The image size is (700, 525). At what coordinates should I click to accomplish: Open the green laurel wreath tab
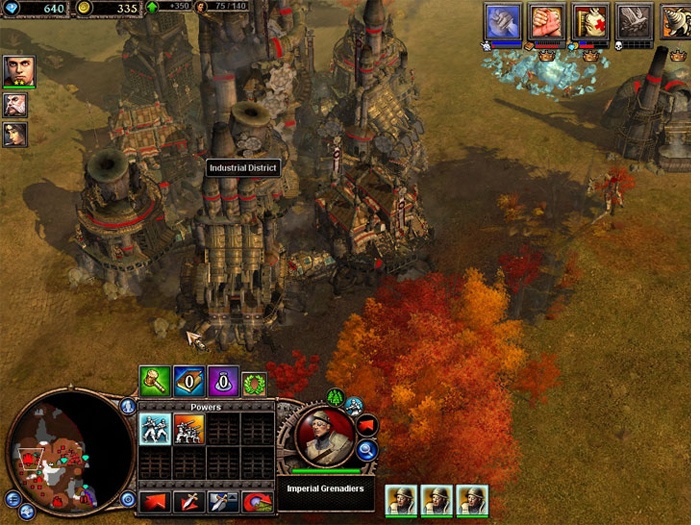coord(254,381)
